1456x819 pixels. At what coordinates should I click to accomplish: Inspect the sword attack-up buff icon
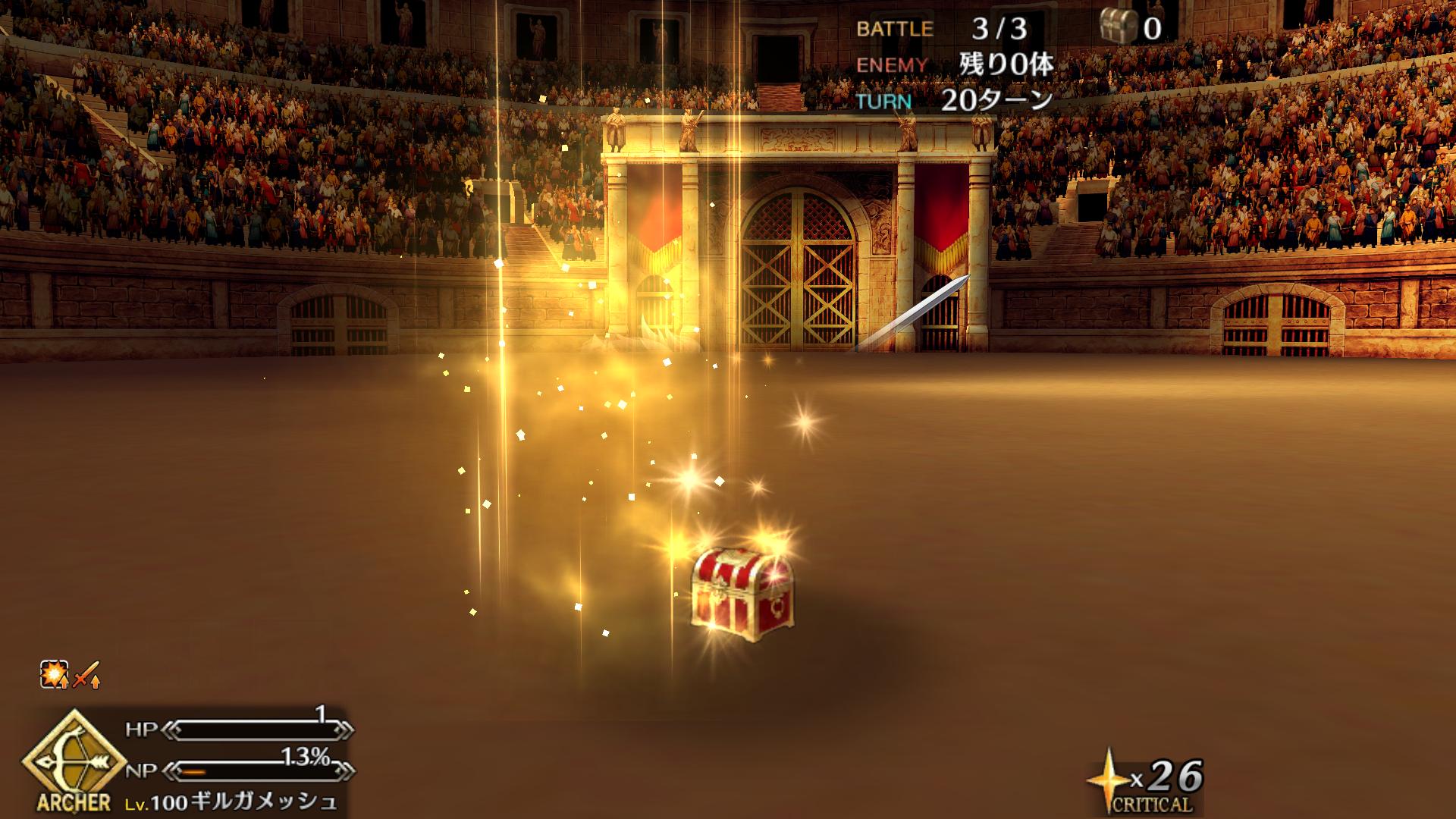(86, 674)
